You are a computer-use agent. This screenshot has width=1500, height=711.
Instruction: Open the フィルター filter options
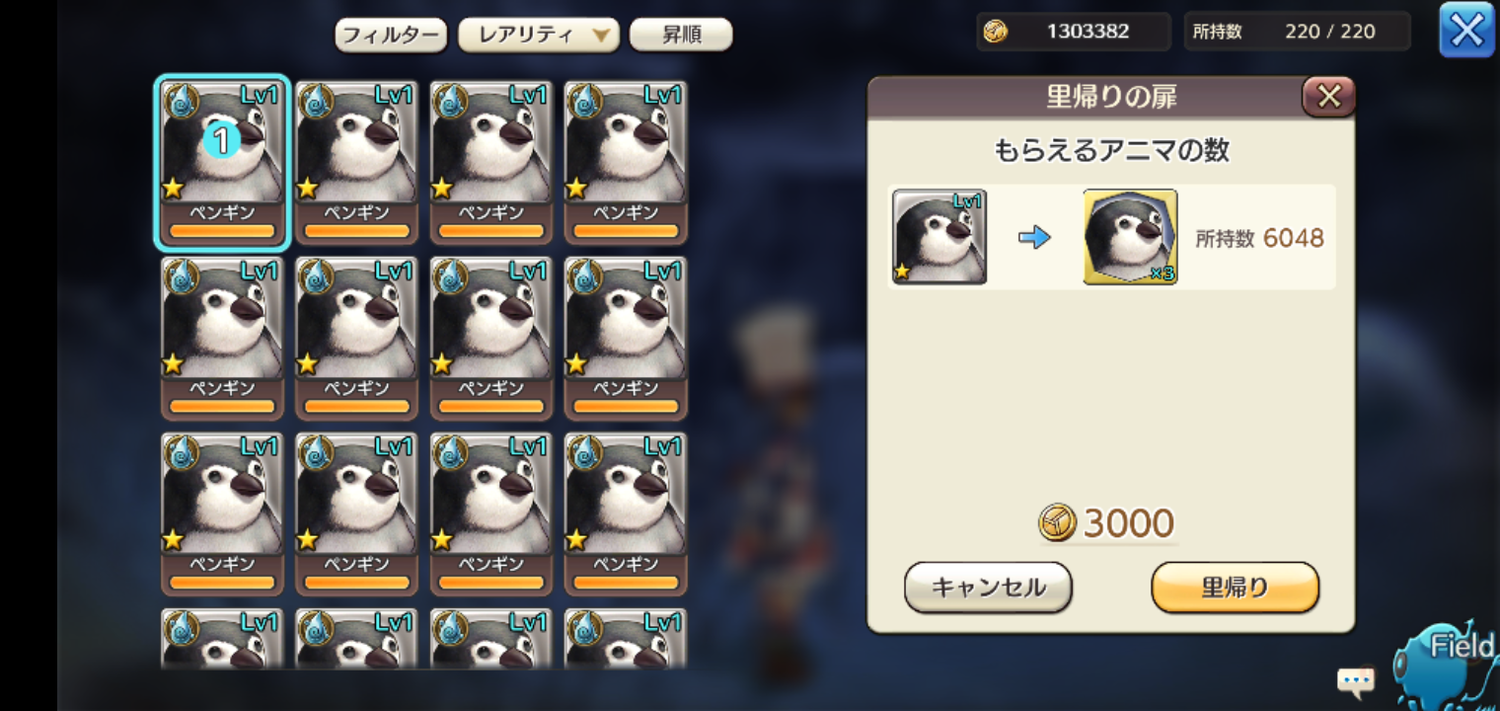(390, 35)
